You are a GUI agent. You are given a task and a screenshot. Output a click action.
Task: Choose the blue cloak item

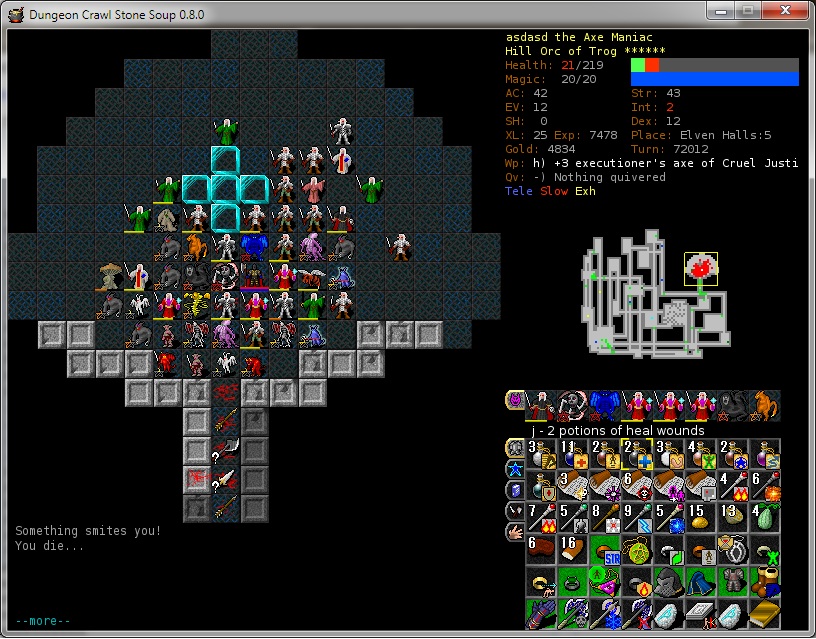pos(700,582)
